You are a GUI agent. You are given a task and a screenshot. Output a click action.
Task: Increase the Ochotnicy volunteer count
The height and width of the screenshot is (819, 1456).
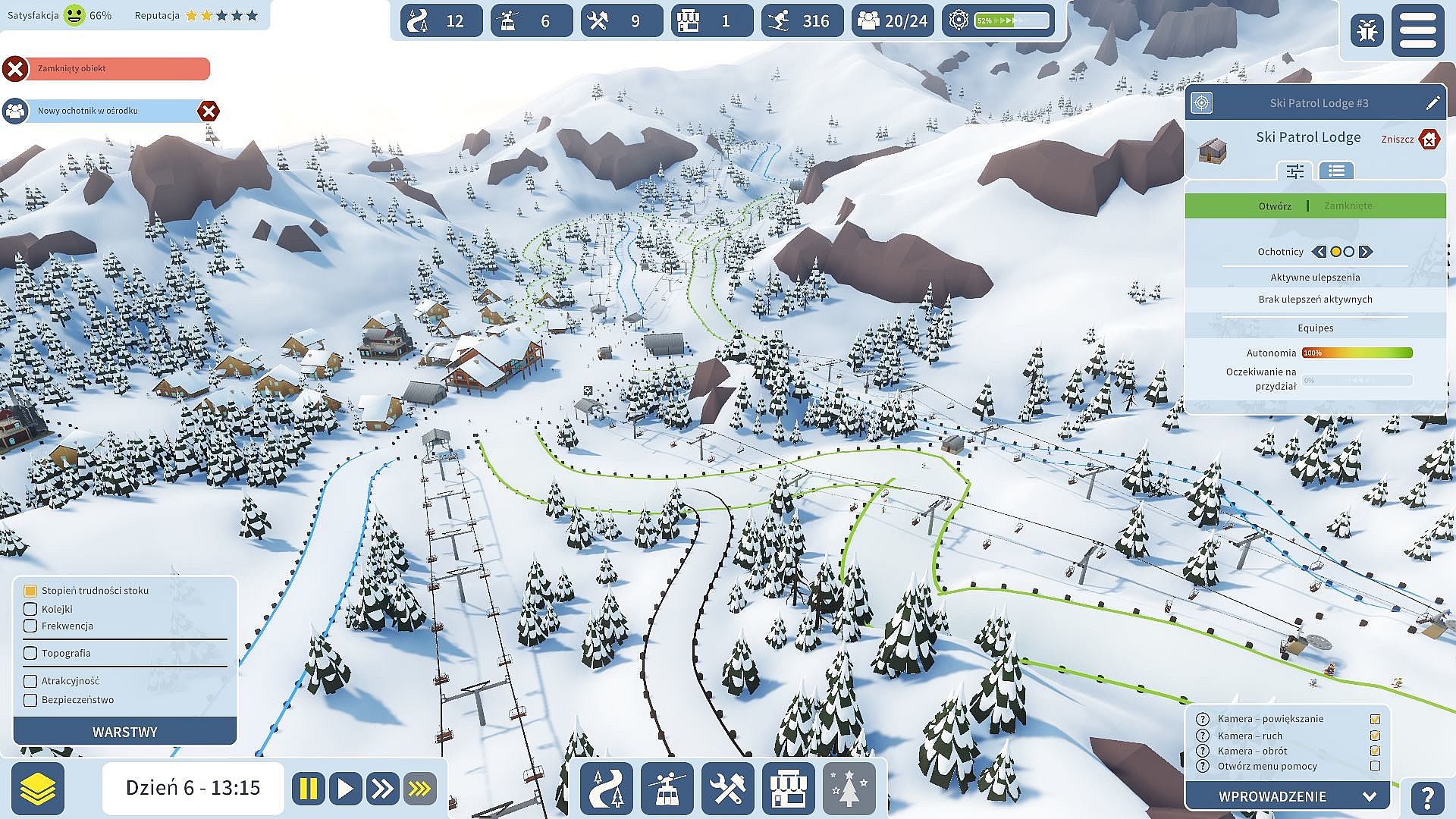pyautogui.click(x=1366, y=252)
